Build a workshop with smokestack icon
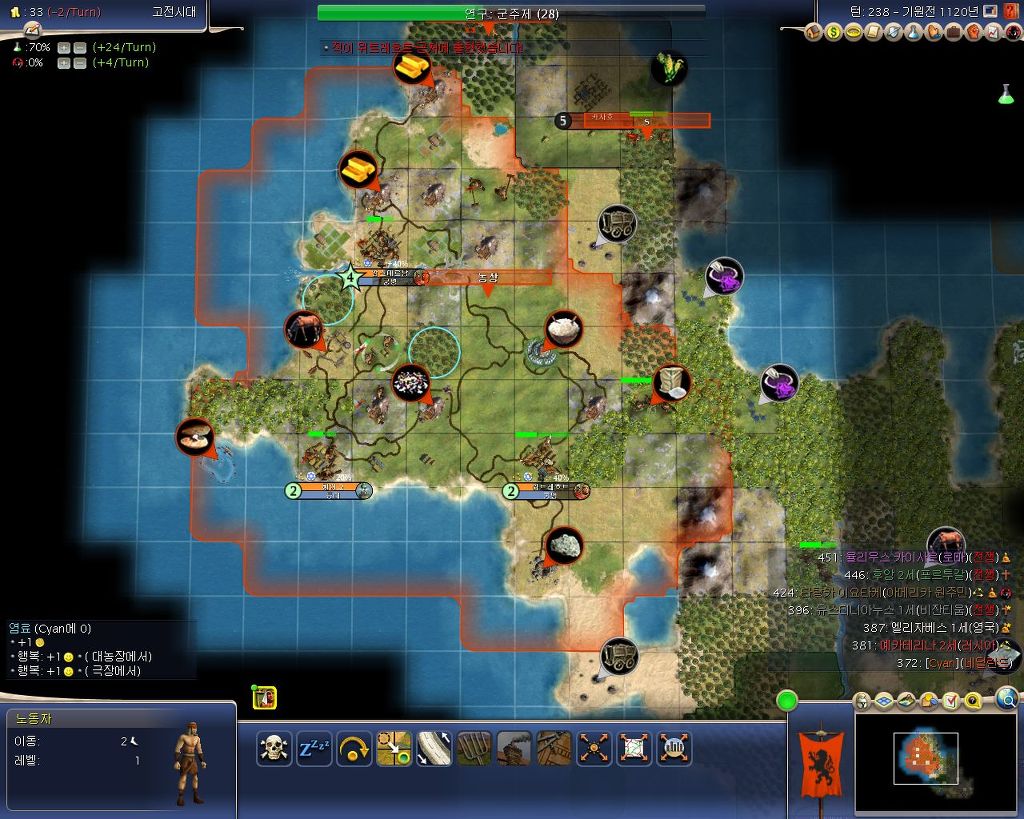The image size is (1024, 819). [x=514, y=748]
